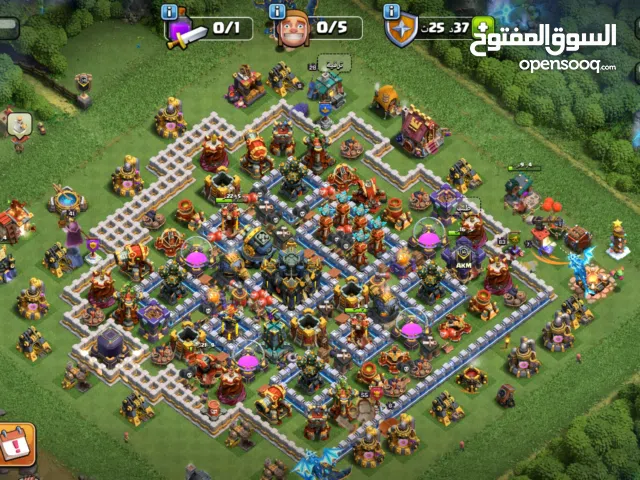Open info for the shield timer
Screen dimensions: 640x480
tap(393, 12)
